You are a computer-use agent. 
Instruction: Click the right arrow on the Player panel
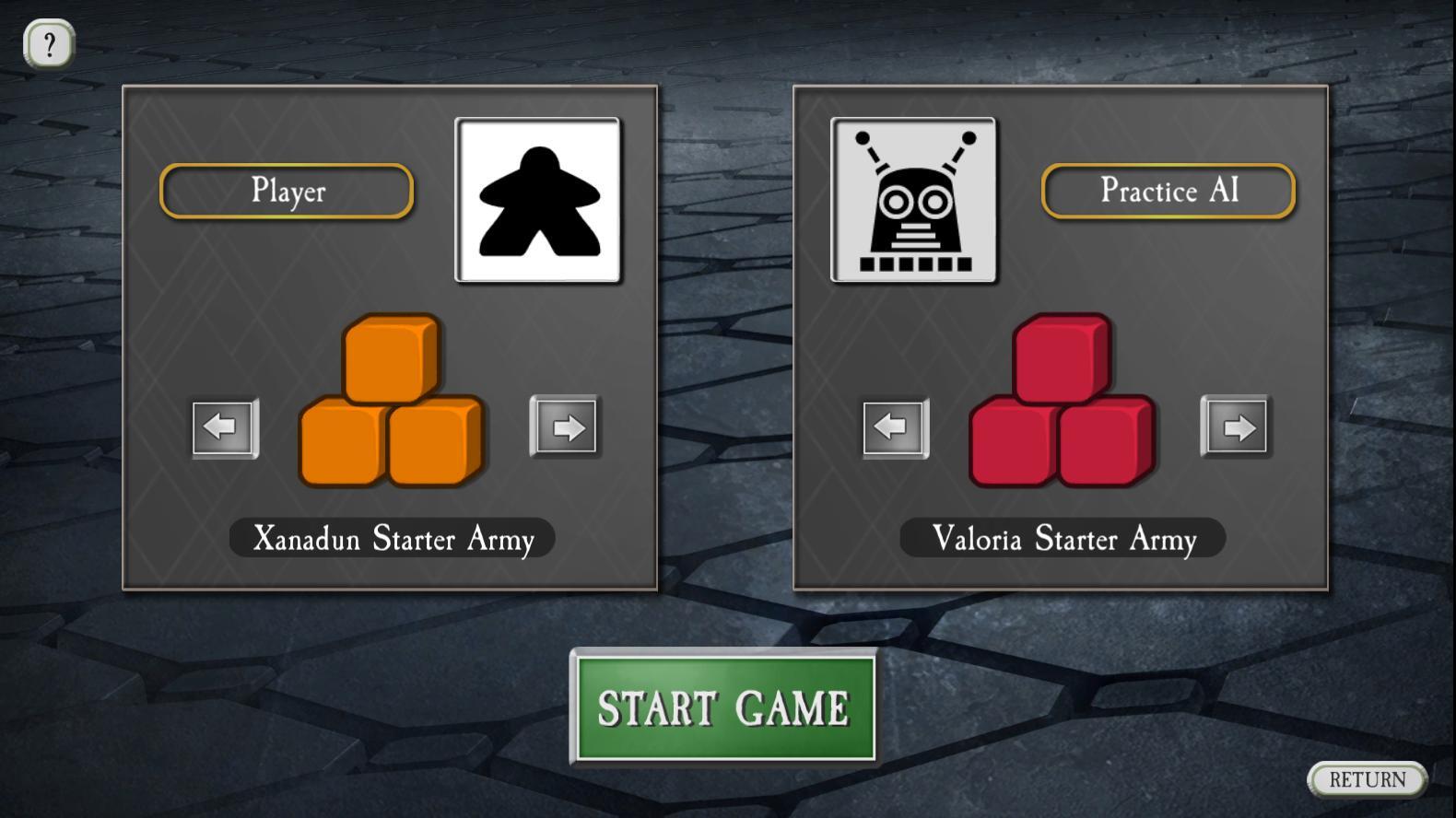pyautogui.click(x=565, y=427)
